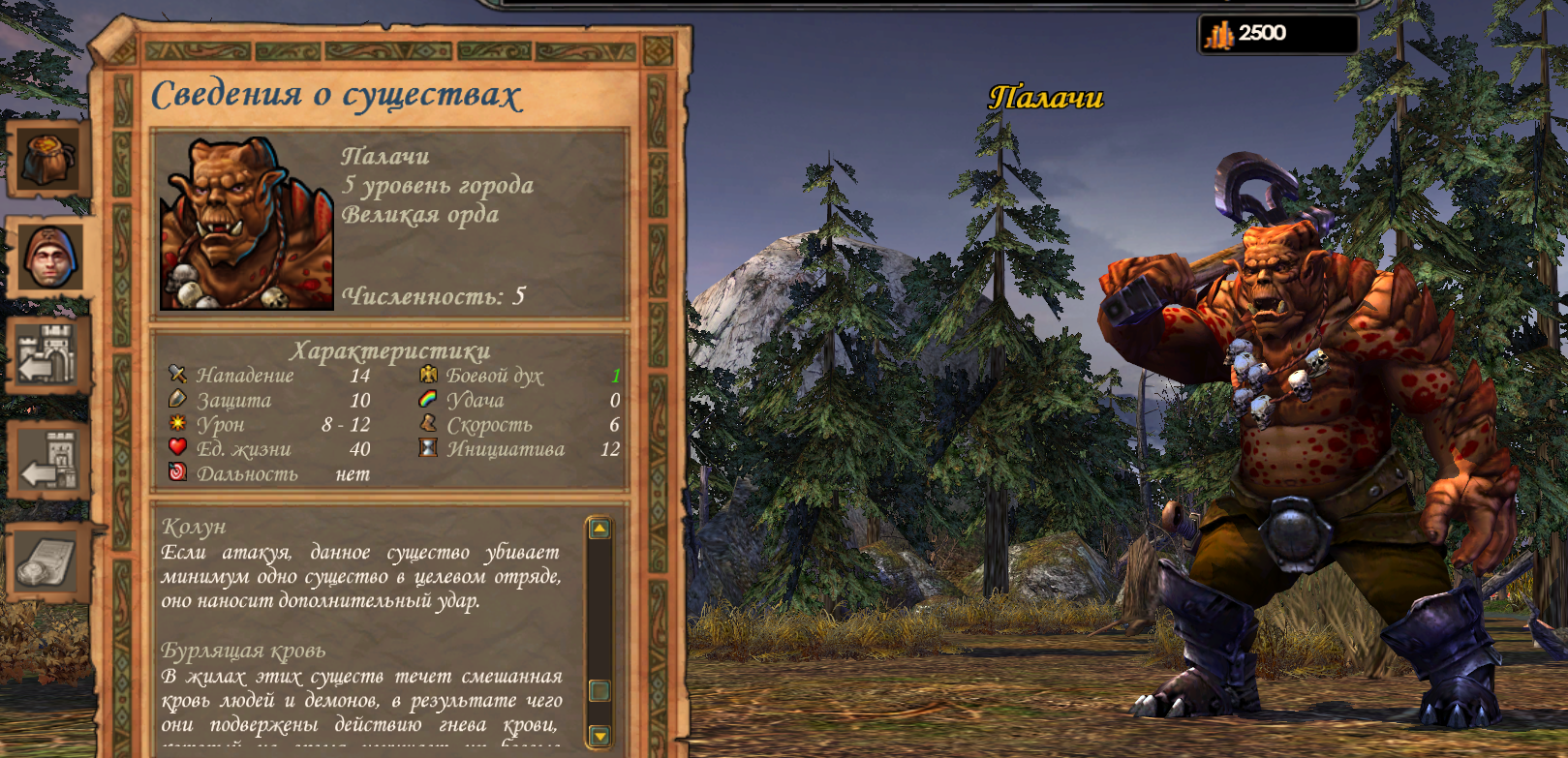Click the abilities scrollbar thumb
1568x758 pixels.
click(x=600, y=690)
